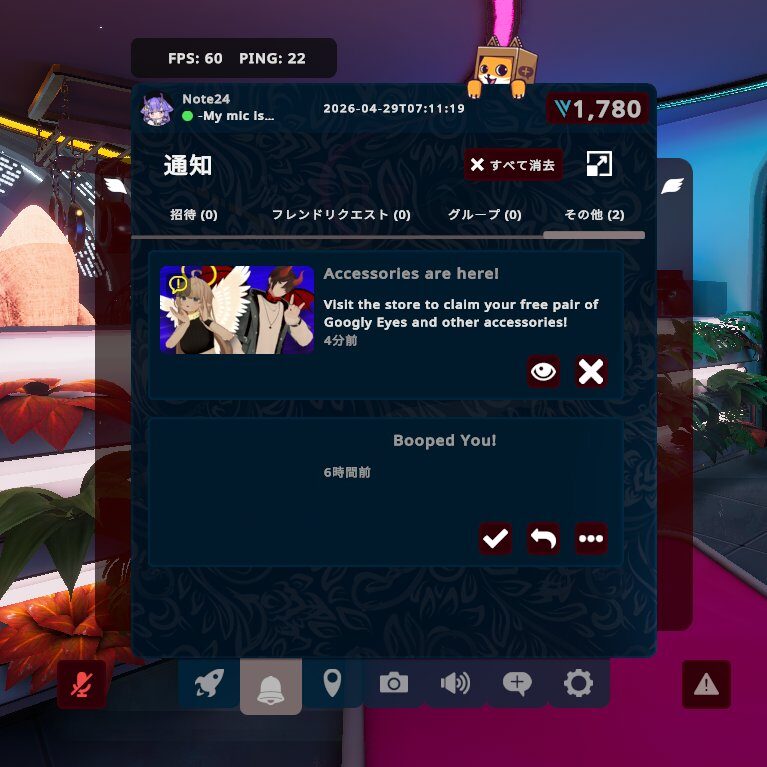The image size is (767, 767).
Task: Expand the notifications panel to full view
Action: click(599, 165)
